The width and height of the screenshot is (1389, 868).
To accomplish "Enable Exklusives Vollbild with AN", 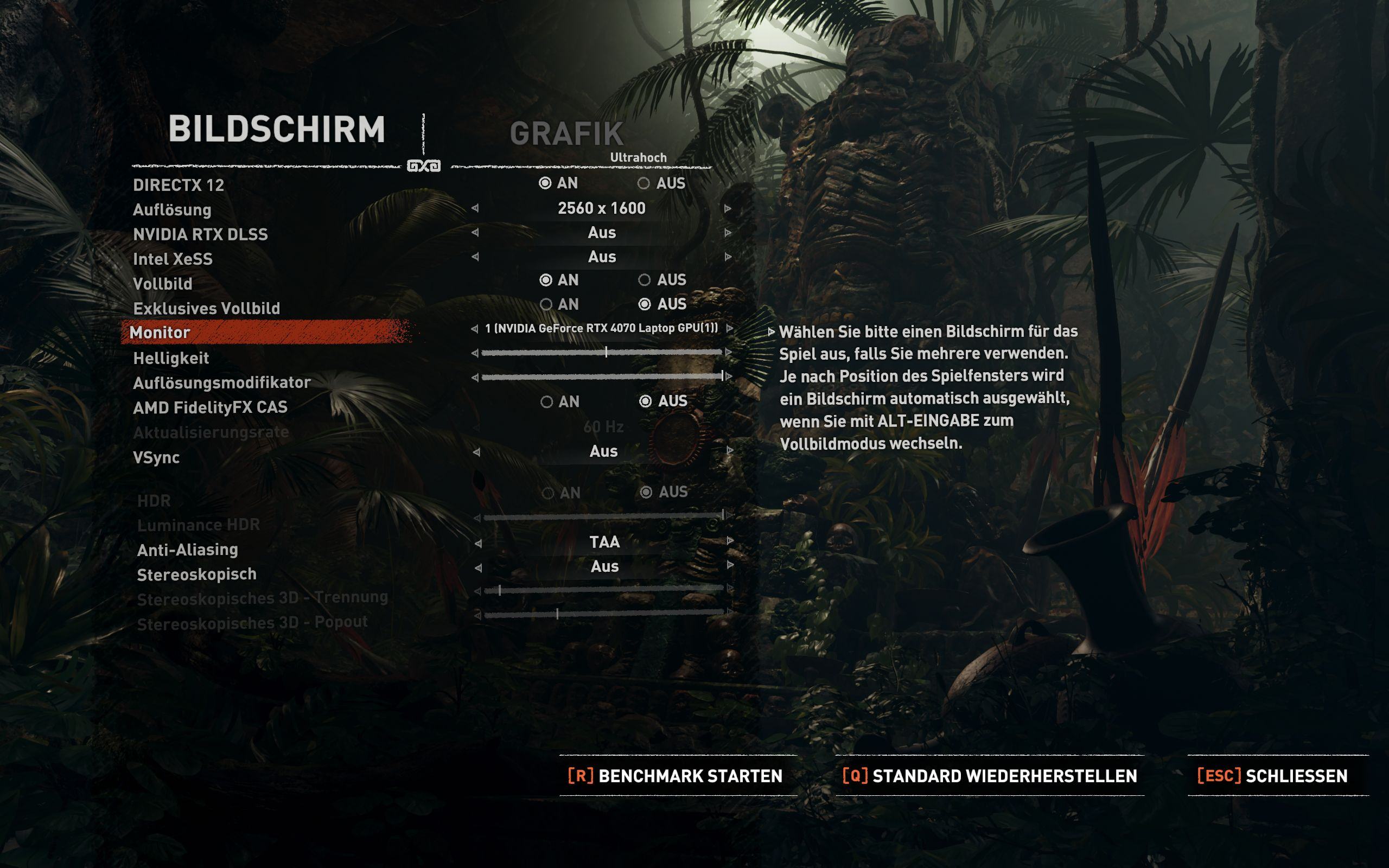I will [x=546, y=304].
